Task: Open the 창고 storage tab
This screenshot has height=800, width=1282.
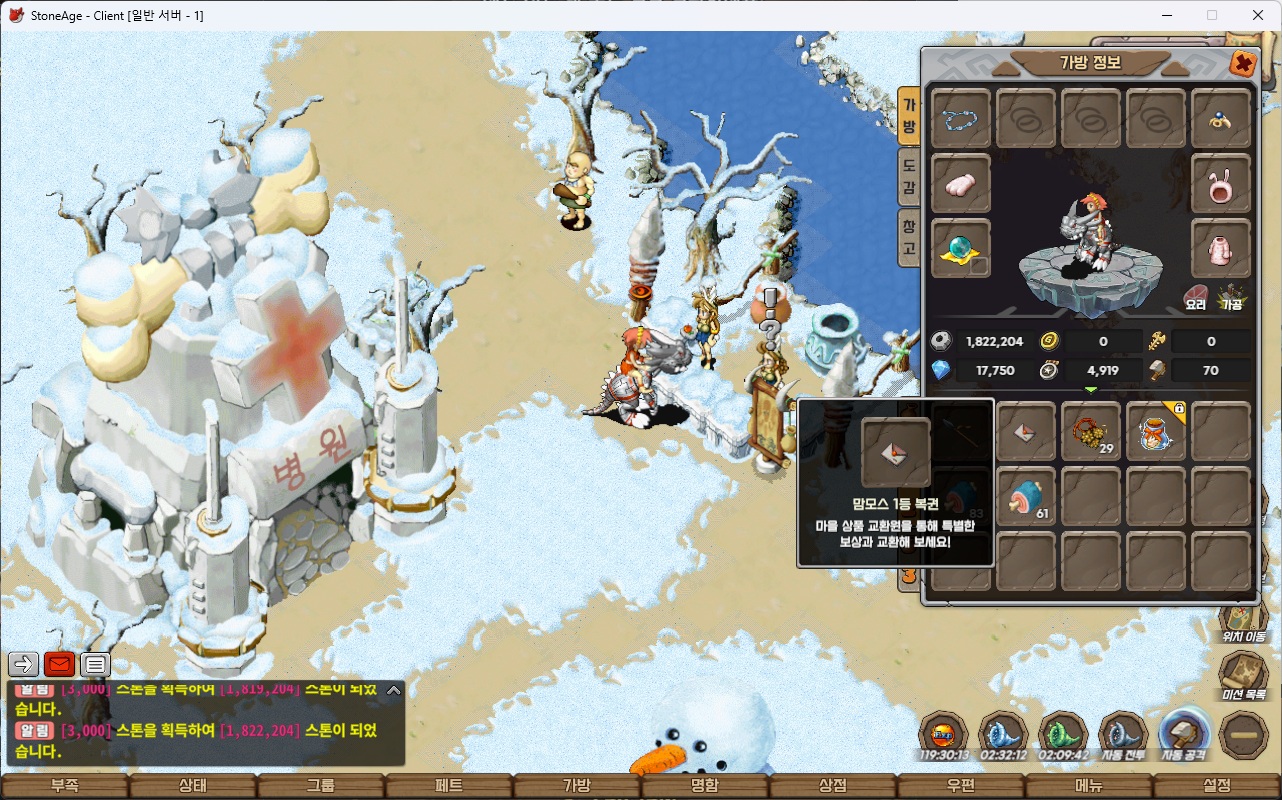Action: point(909,237)
